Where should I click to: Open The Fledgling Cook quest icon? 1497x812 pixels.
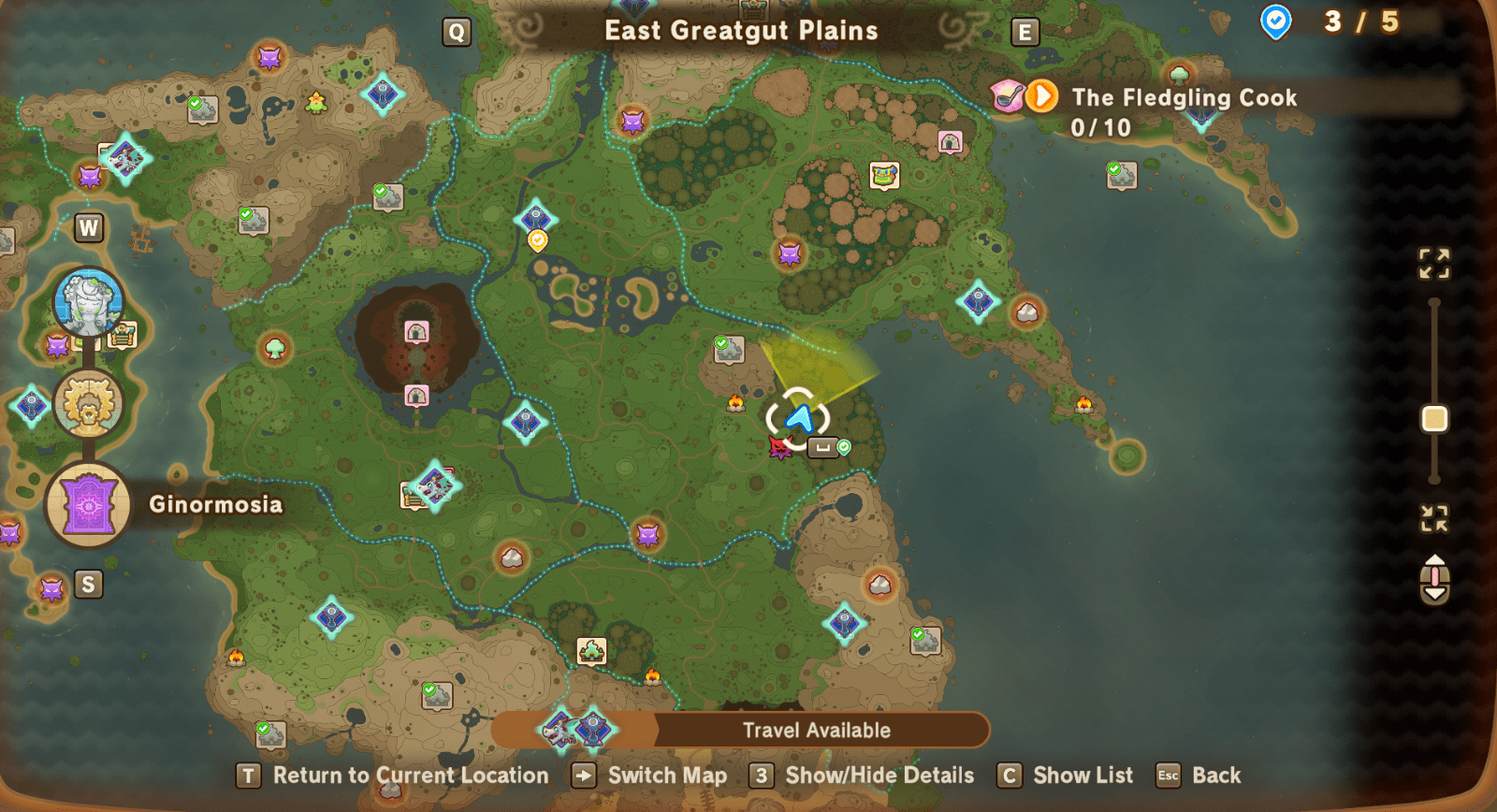click(x=1040, y=96)
